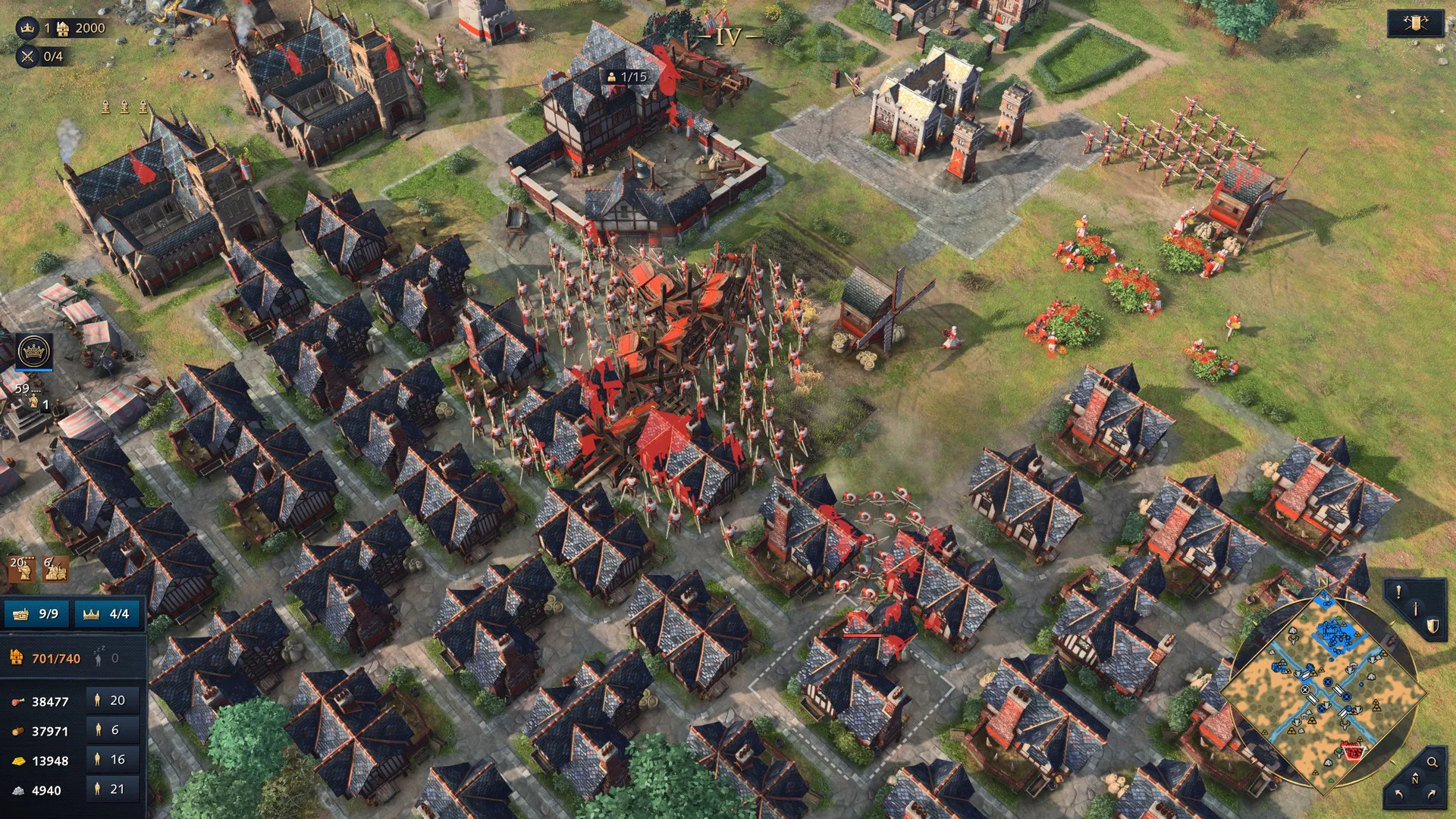The width and height of the screenshot is (1456, 819).
Task: Activate the exclamation mark ping button
Action: [x=1398, y=592]
